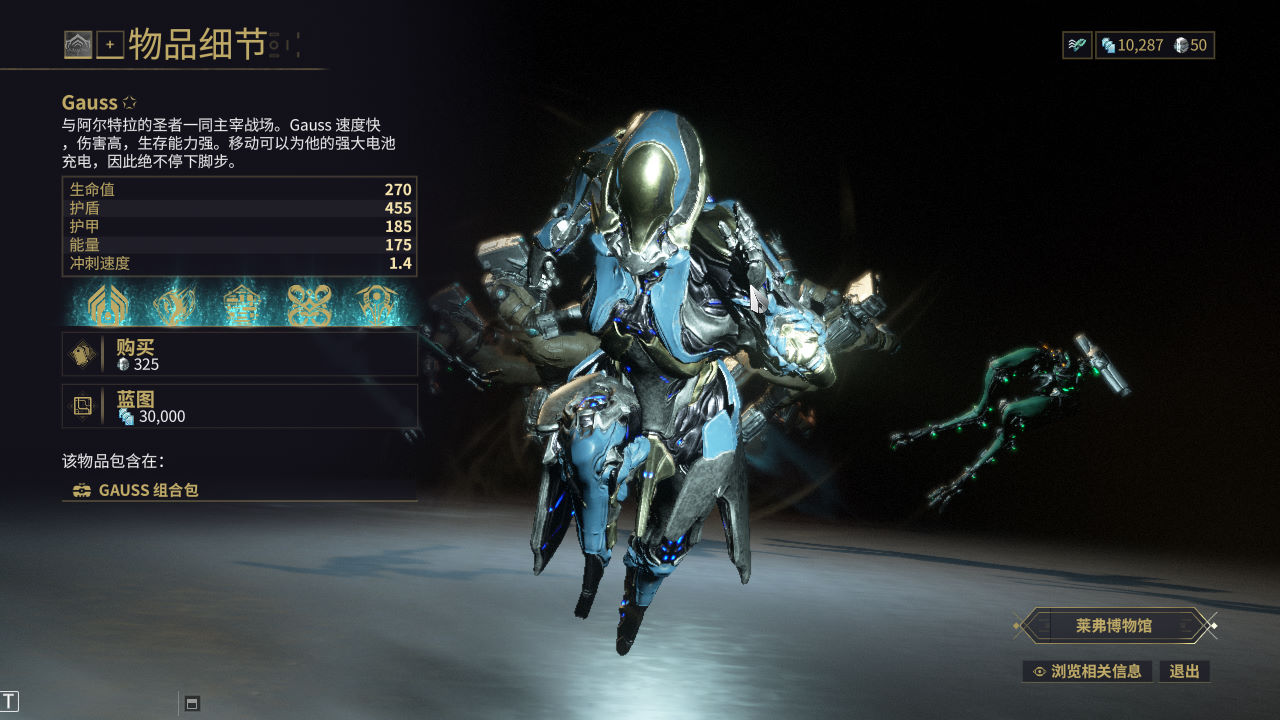Purchase the Gauss blueprint for 30,000 credits

(240, 406)
